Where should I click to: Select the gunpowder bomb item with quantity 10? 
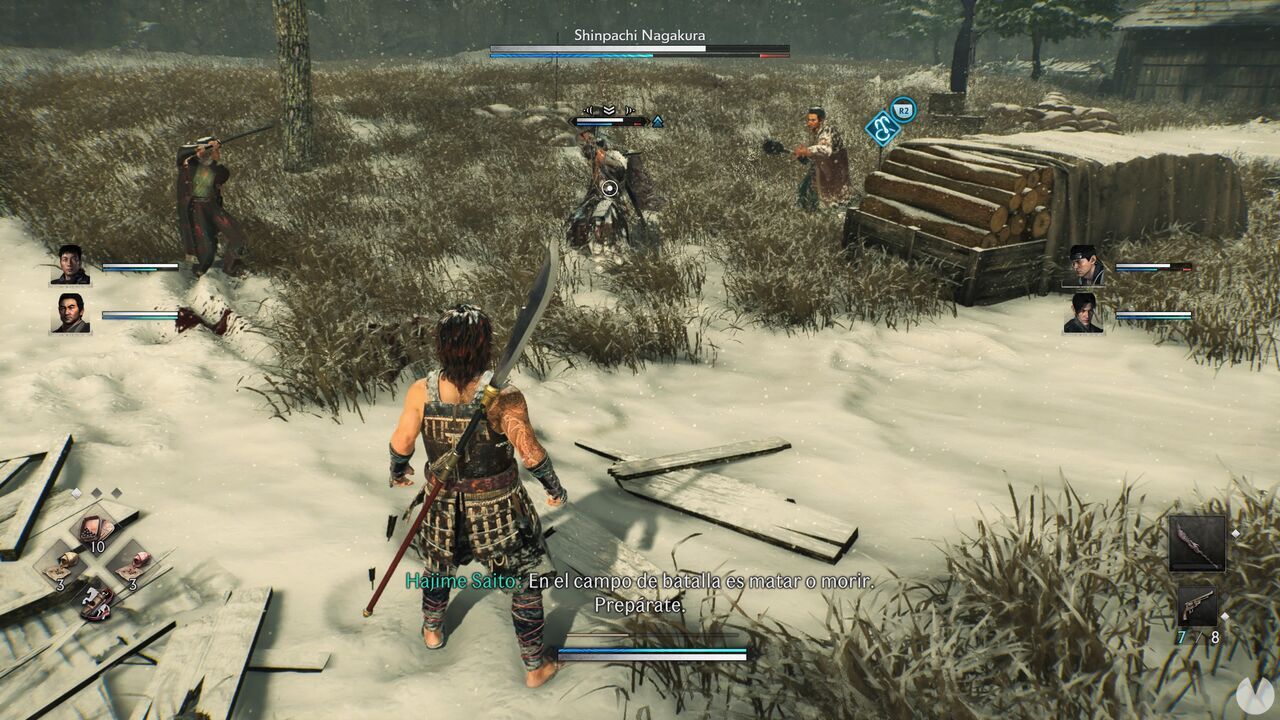[93, 527]
